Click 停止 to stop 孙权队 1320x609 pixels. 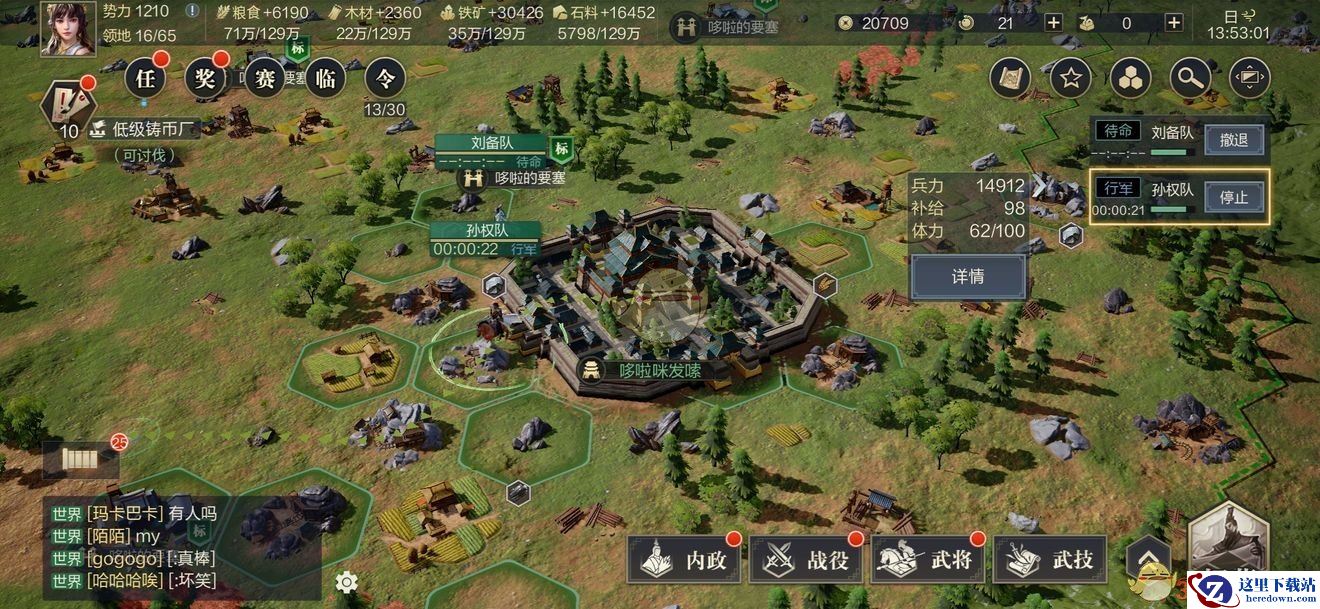[1233, 196]
